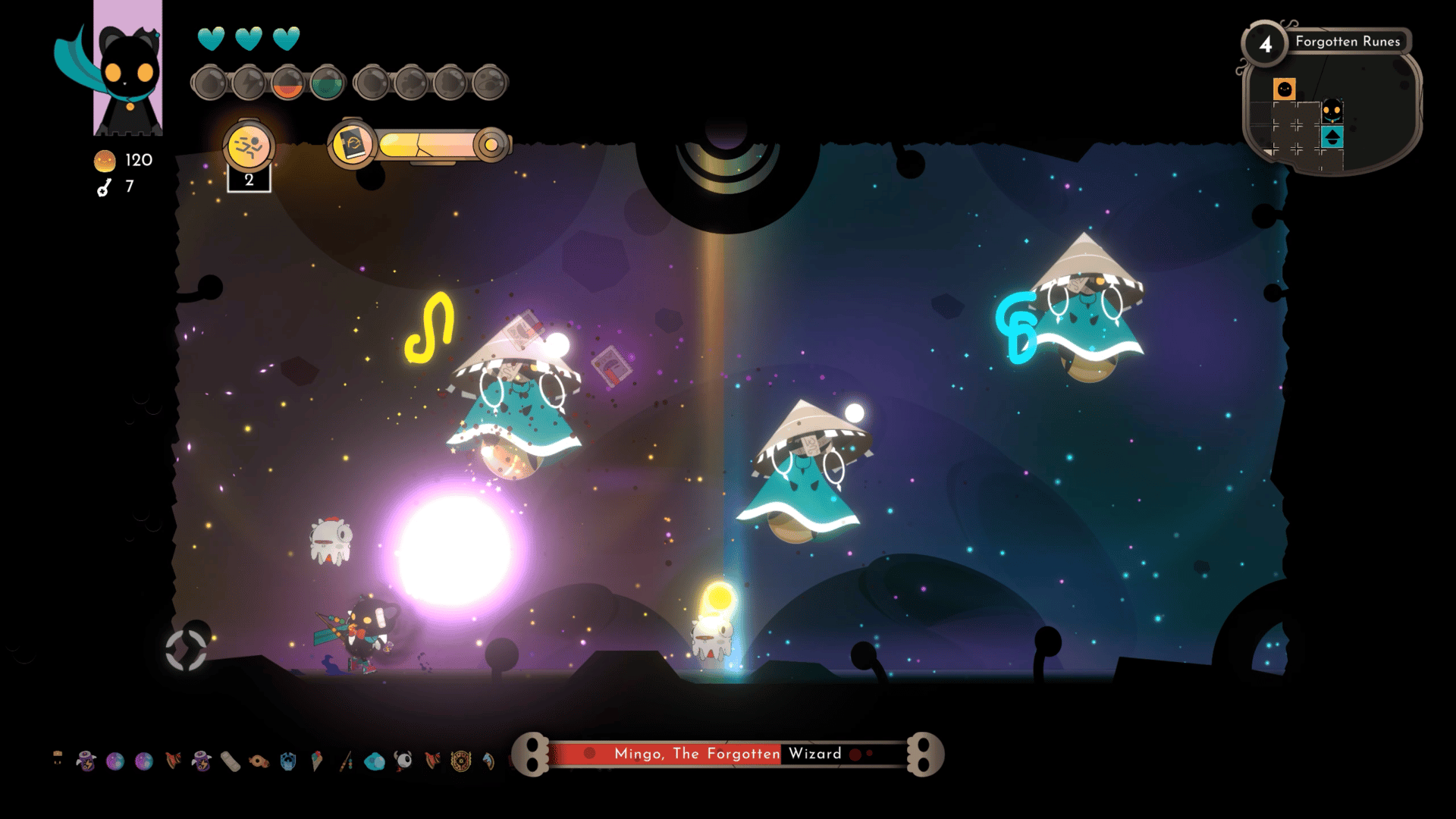1456x819 pixels.
Task: Click the grey lightning bolt orb
Action: [x=248, y=83]
